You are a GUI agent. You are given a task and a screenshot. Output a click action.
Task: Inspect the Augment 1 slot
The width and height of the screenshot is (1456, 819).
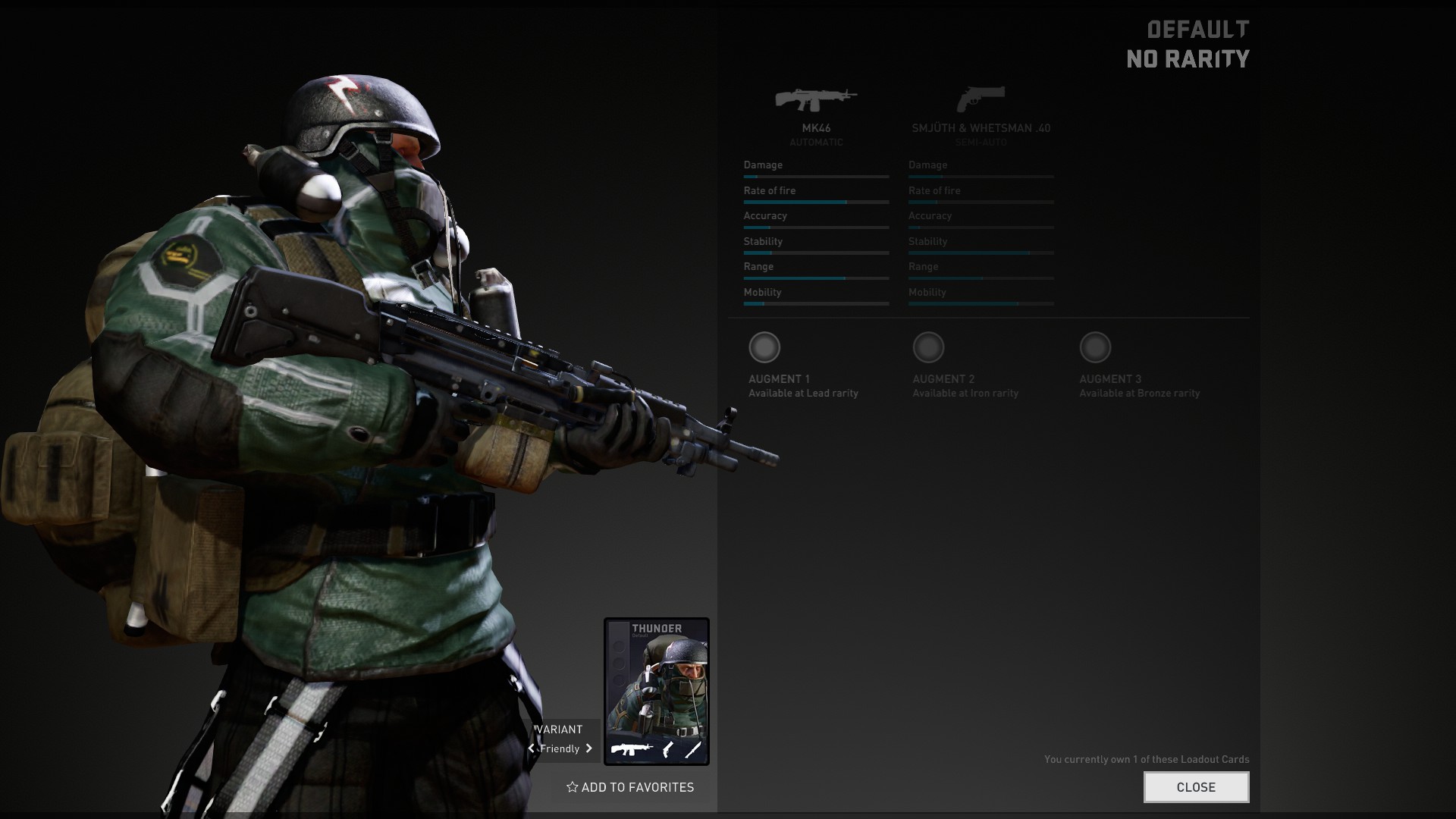point(764,347)
